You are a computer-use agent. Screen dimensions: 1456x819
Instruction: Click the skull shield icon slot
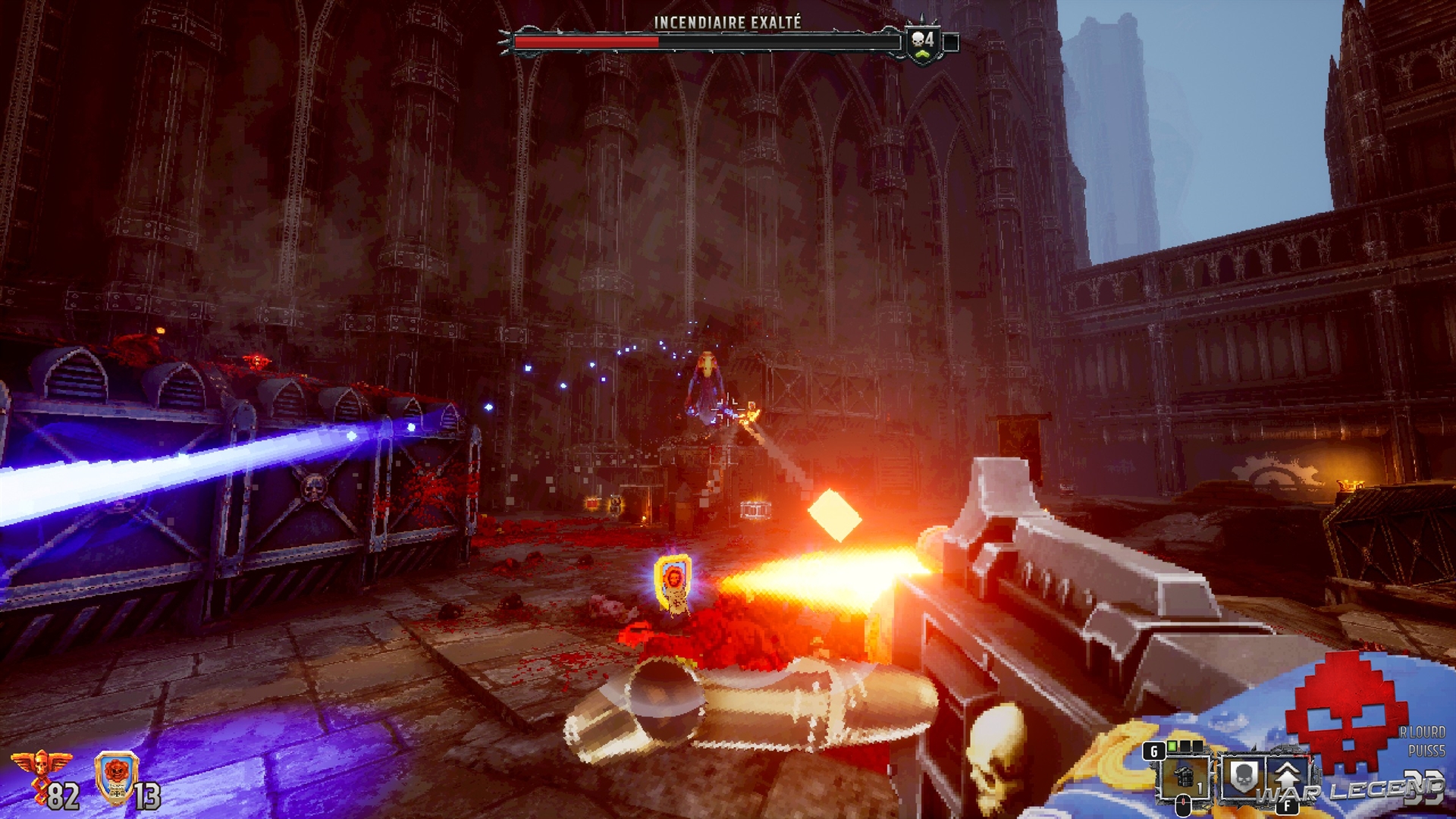1241,777
